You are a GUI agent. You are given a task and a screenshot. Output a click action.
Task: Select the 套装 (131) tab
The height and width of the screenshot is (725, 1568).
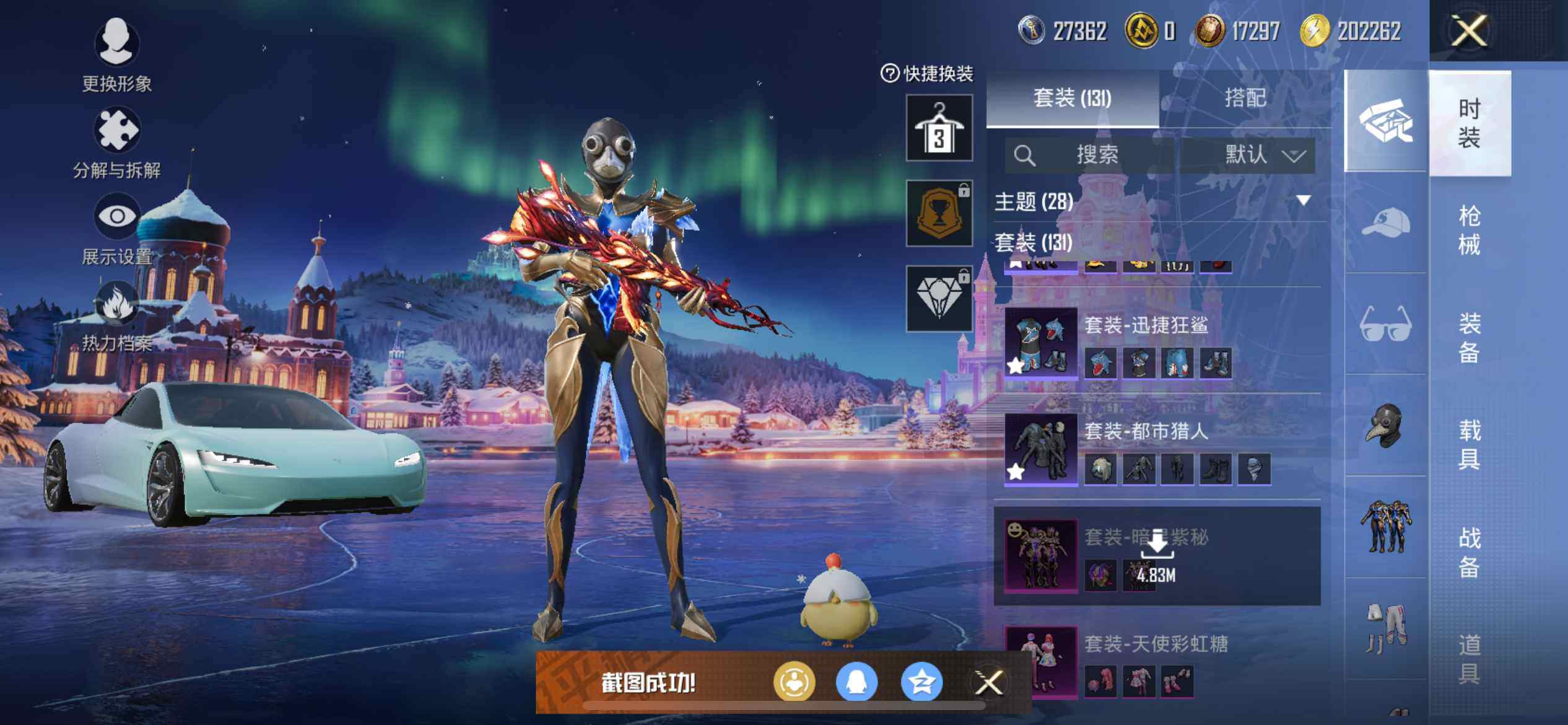tap(1072, 98)
